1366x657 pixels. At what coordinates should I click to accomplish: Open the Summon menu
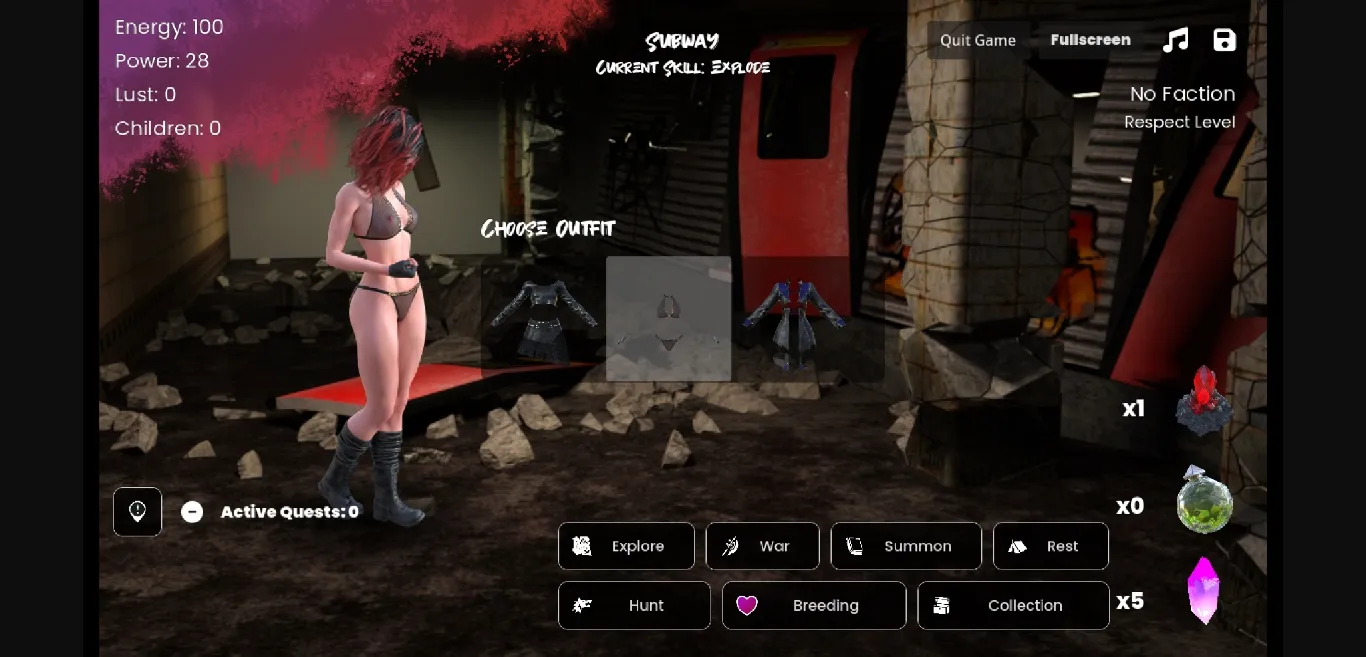coord(905,546)
